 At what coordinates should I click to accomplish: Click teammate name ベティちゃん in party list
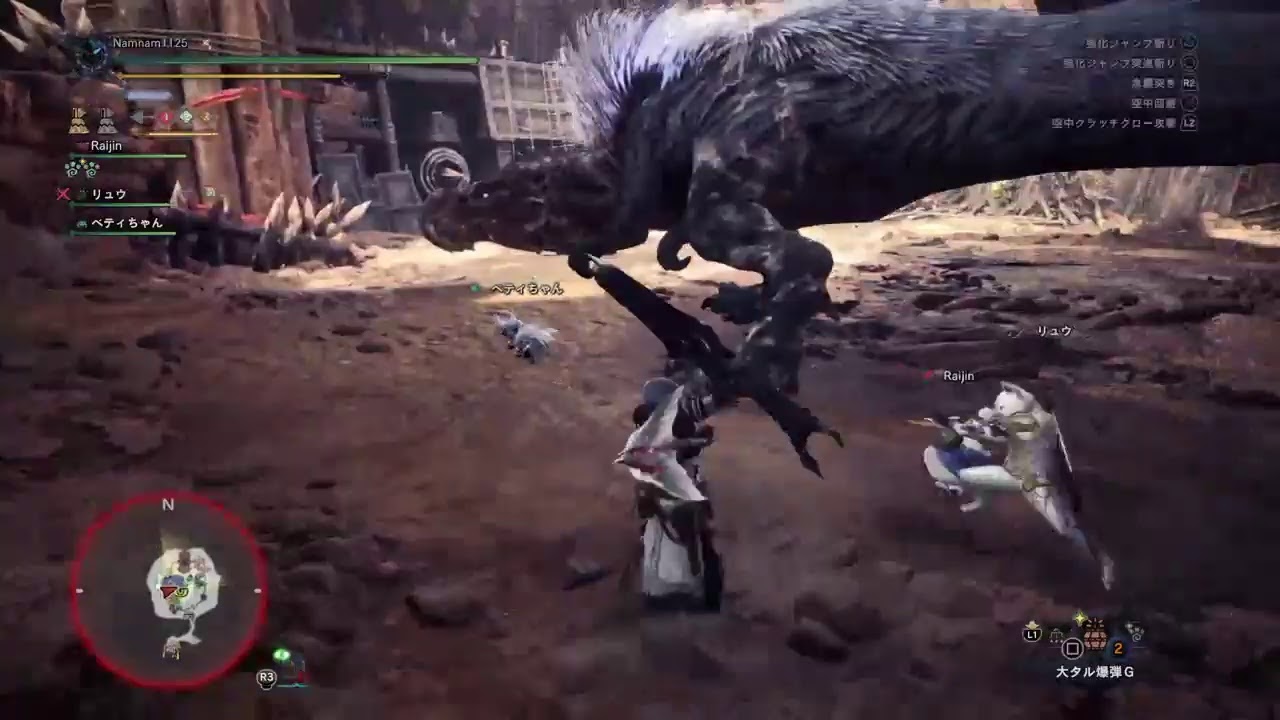(126, 223)
